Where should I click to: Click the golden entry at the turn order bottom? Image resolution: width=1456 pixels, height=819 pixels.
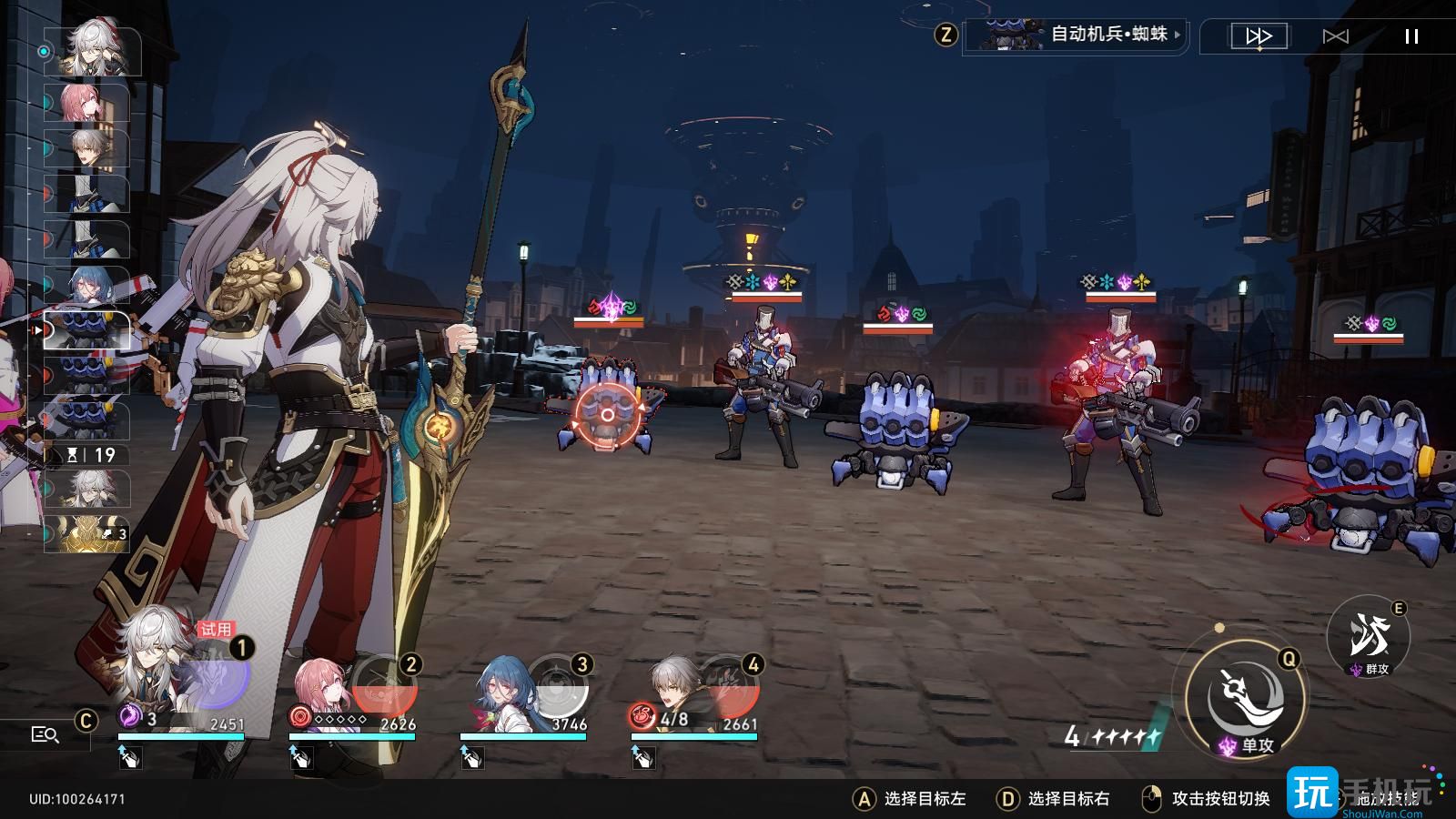88,534
